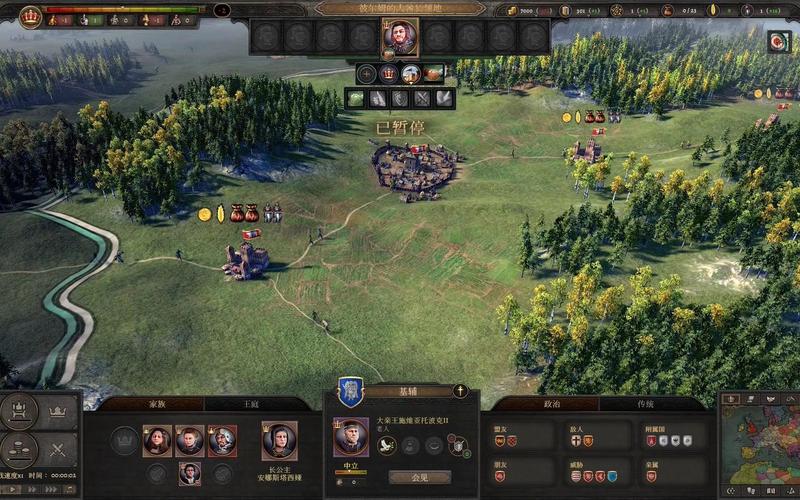Click the game speed play button
The height and width of the screenshot is (500, 800).
(x=13, y=489)
